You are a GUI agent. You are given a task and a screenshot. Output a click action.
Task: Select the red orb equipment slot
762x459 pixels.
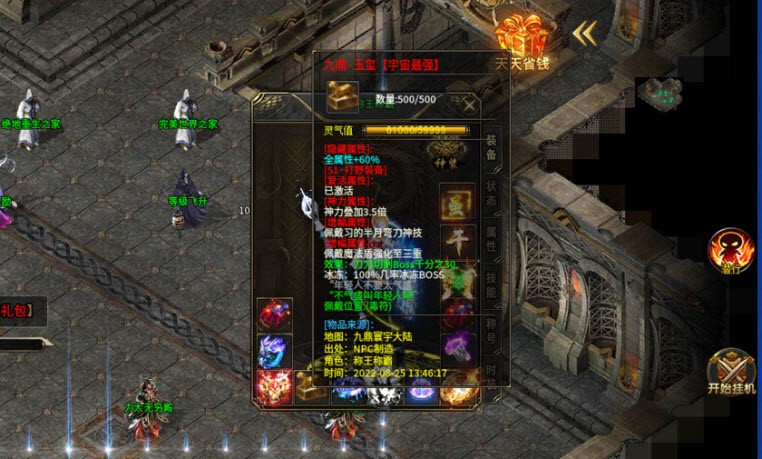pyautogui.click(x=274, y=315)
